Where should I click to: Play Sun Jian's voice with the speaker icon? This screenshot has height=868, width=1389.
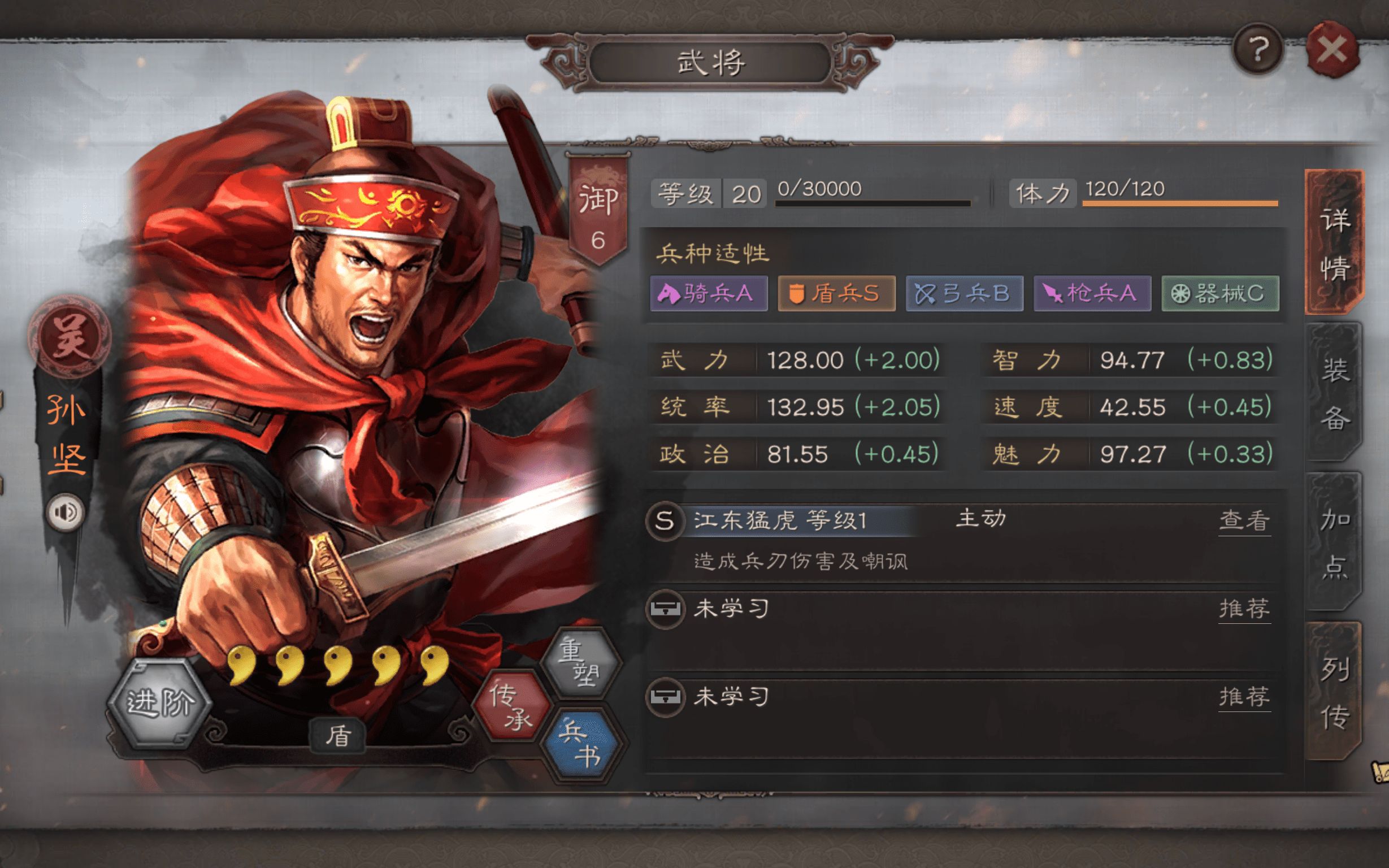coord(66,511)
